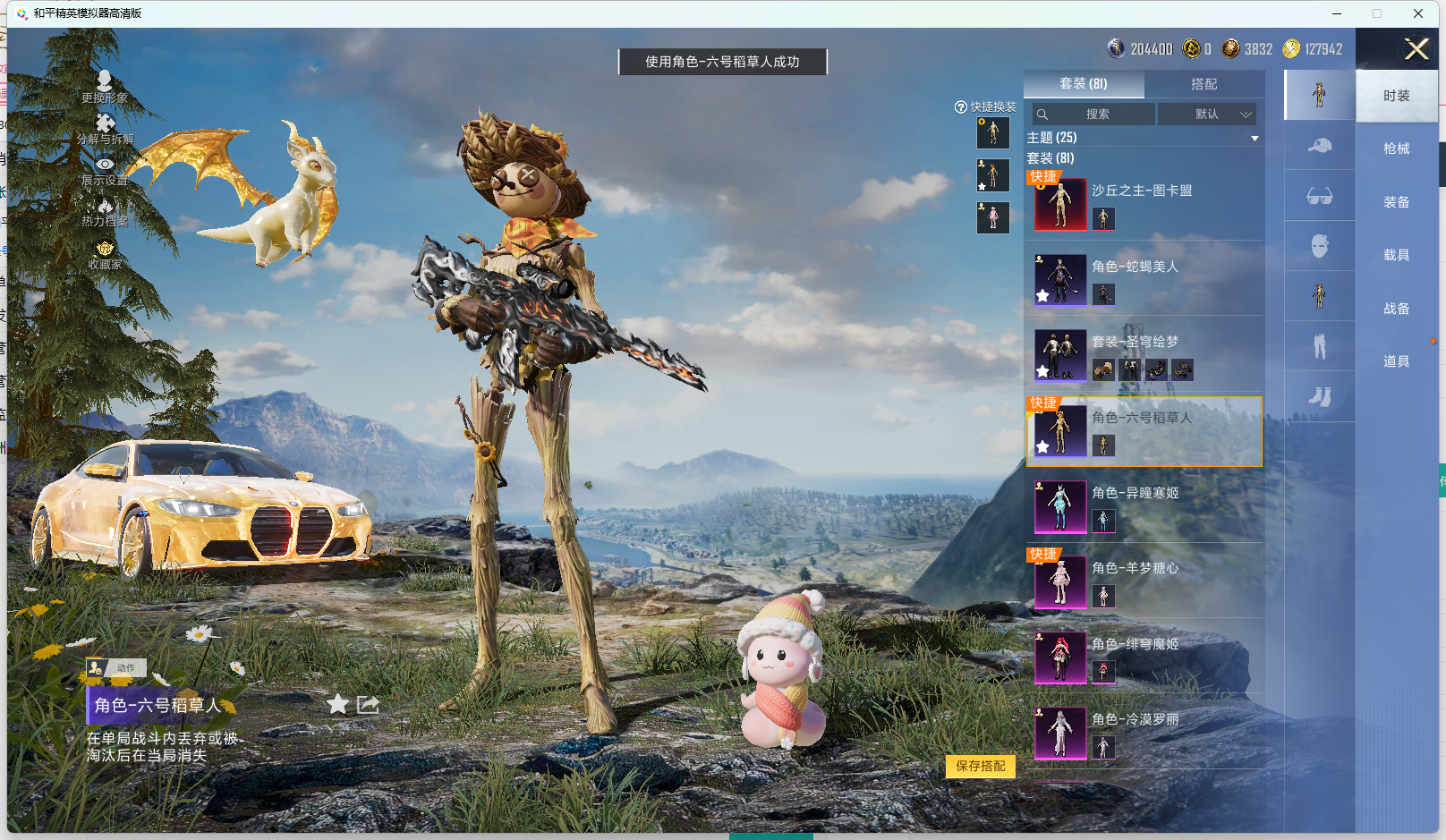Save the current outfit with 保存搭配

point(980,766)
